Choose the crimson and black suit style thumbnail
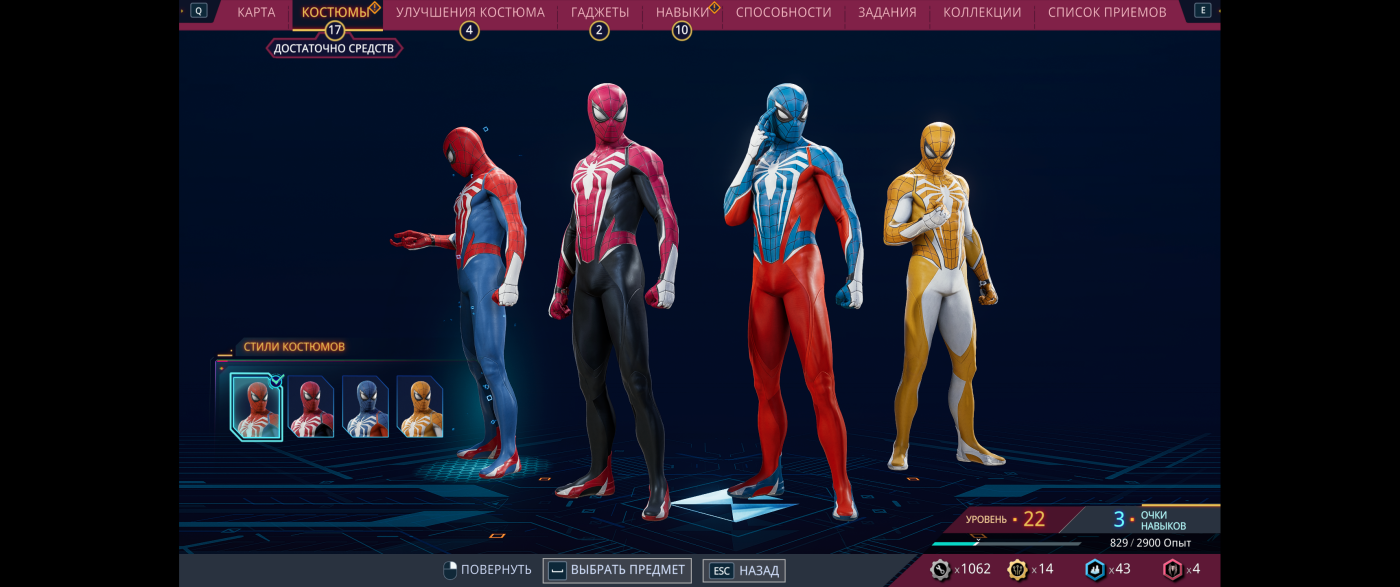 coord(311,407)
